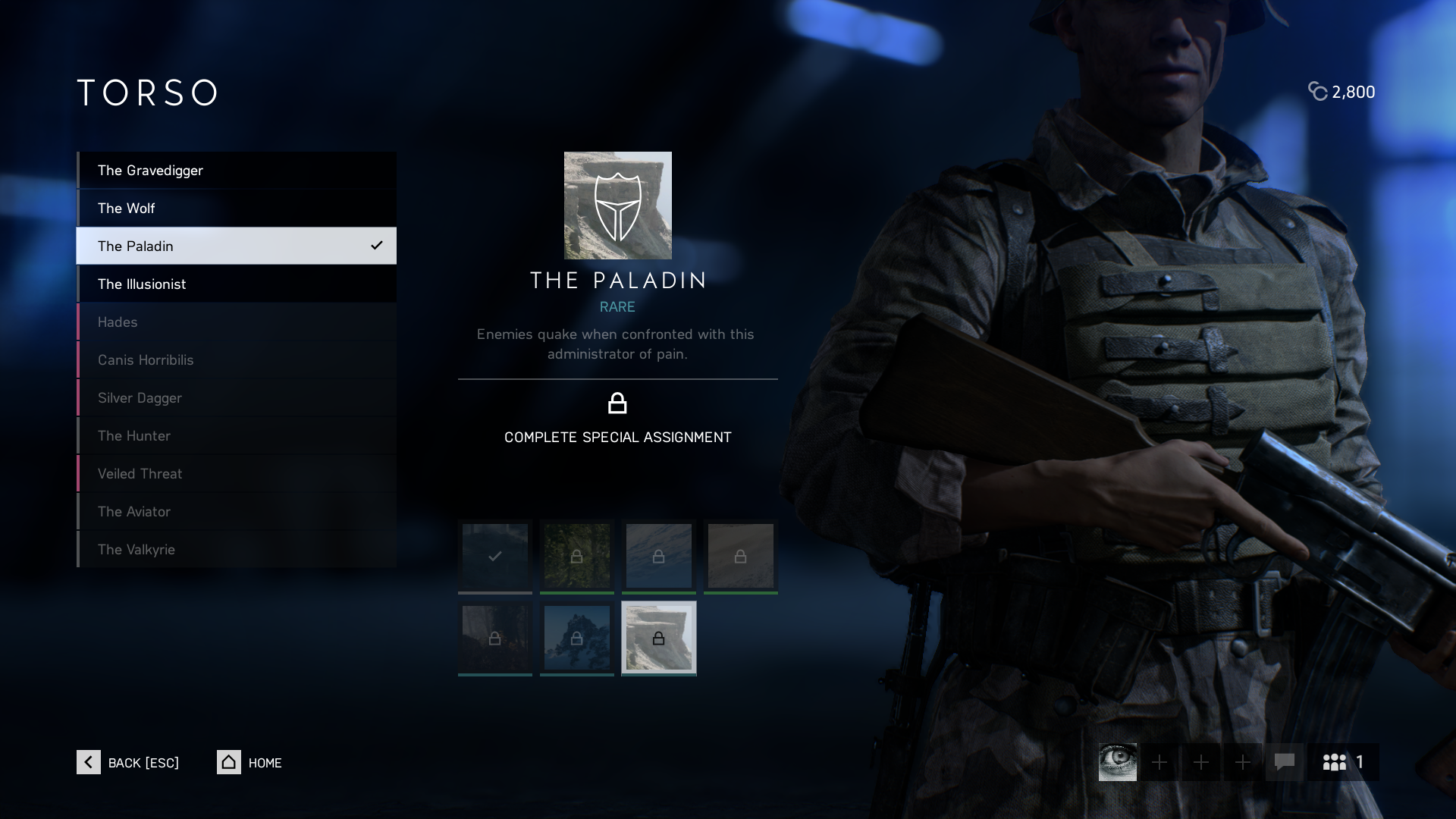Select The Hunter torso entry

click(236, 436)
